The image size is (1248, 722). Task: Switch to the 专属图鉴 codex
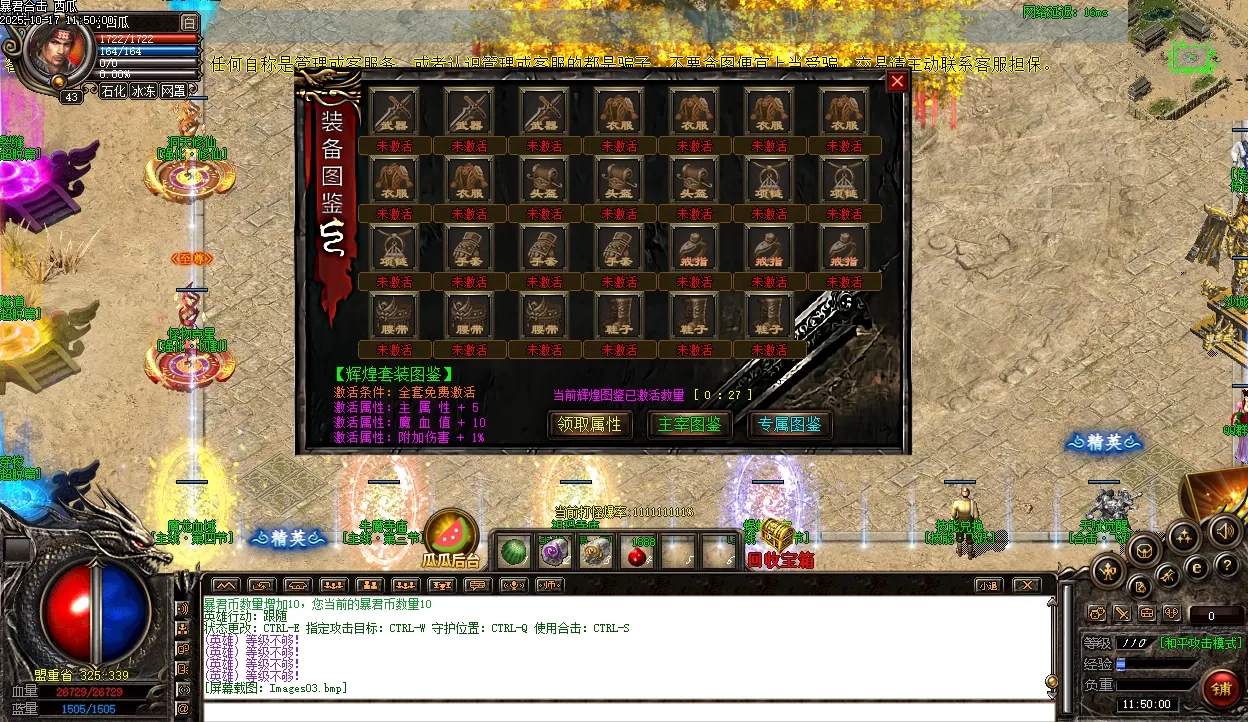tap(790, 425)
